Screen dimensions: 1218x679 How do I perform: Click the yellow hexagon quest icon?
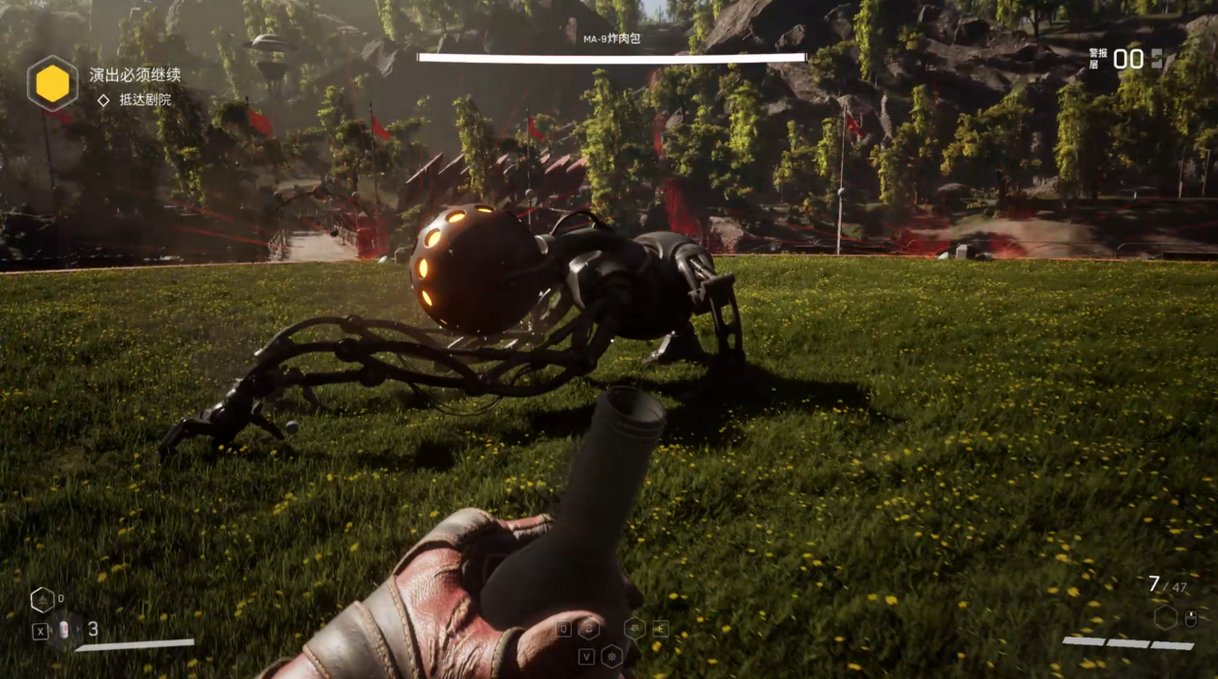52,83
